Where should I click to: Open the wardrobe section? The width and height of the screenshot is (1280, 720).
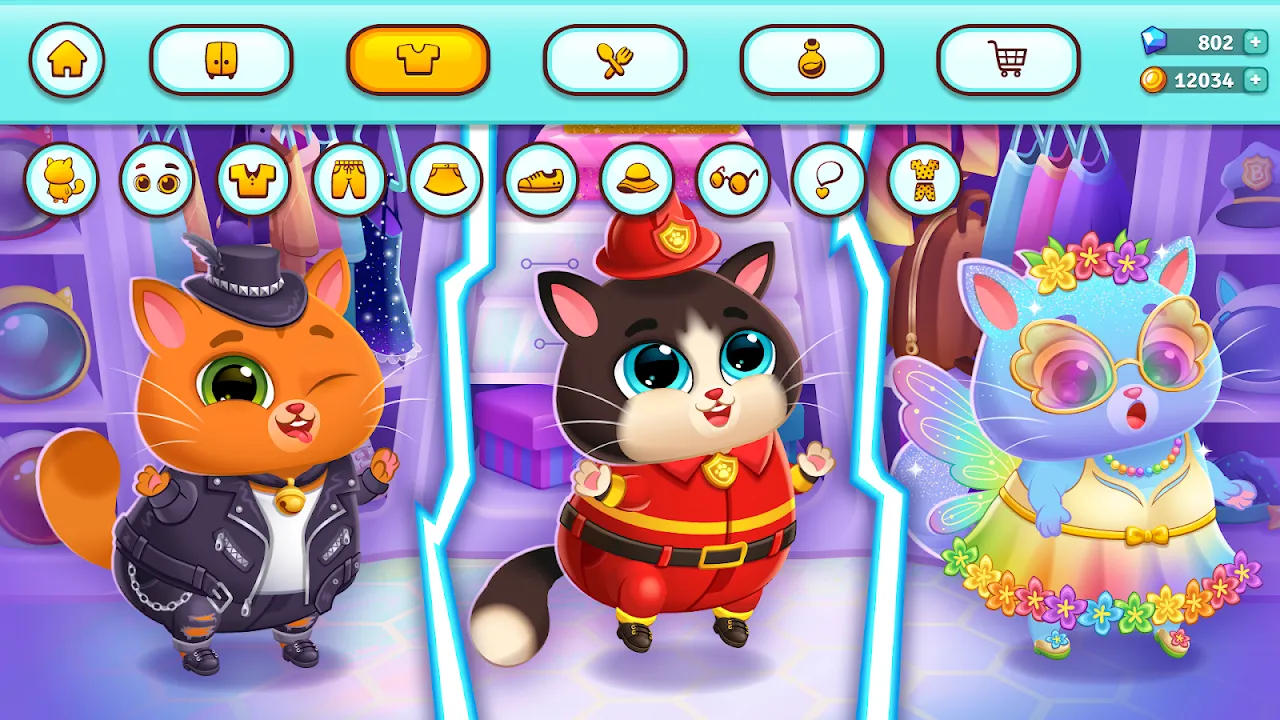point(221,60)
